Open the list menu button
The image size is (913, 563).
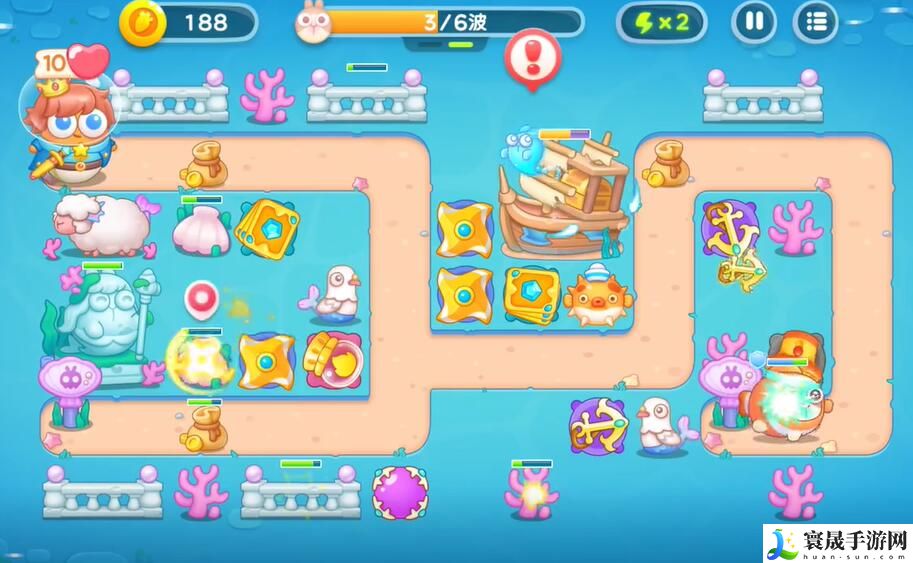815,22
